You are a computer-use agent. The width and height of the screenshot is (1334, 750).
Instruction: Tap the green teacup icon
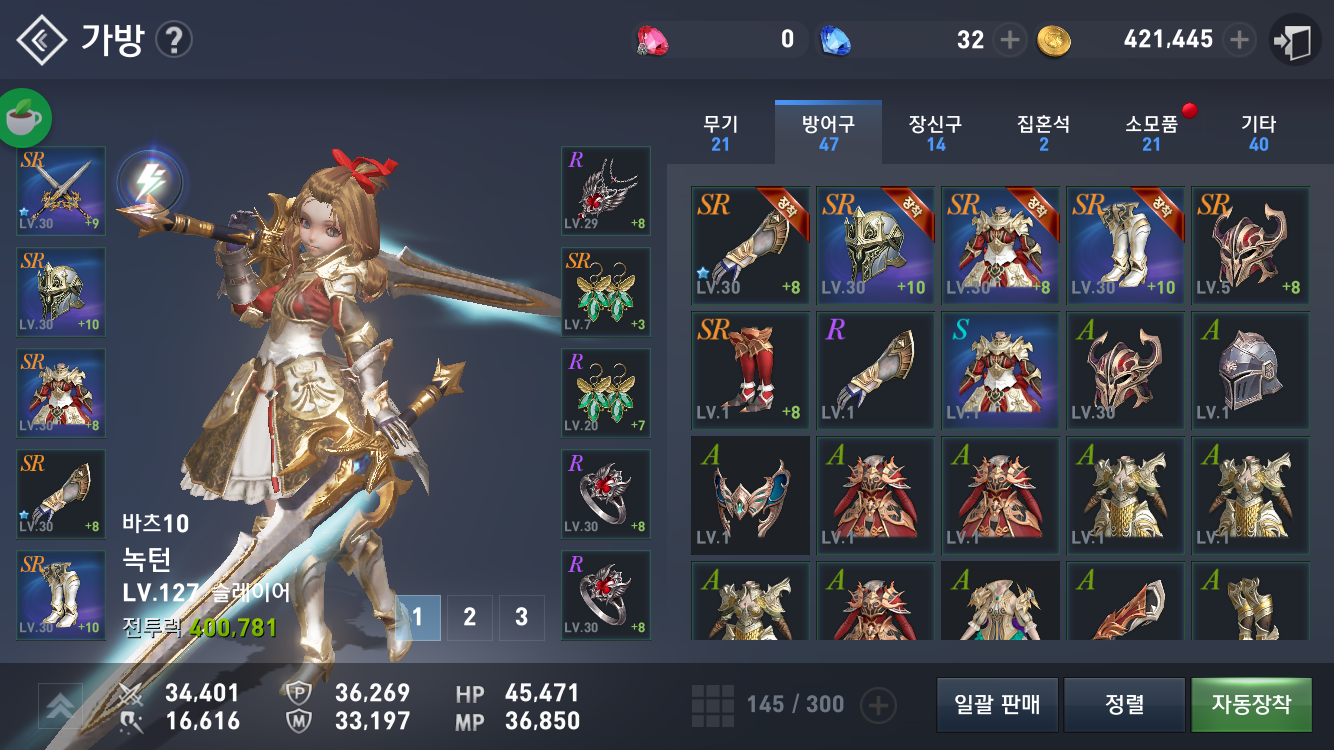(25, 118)
